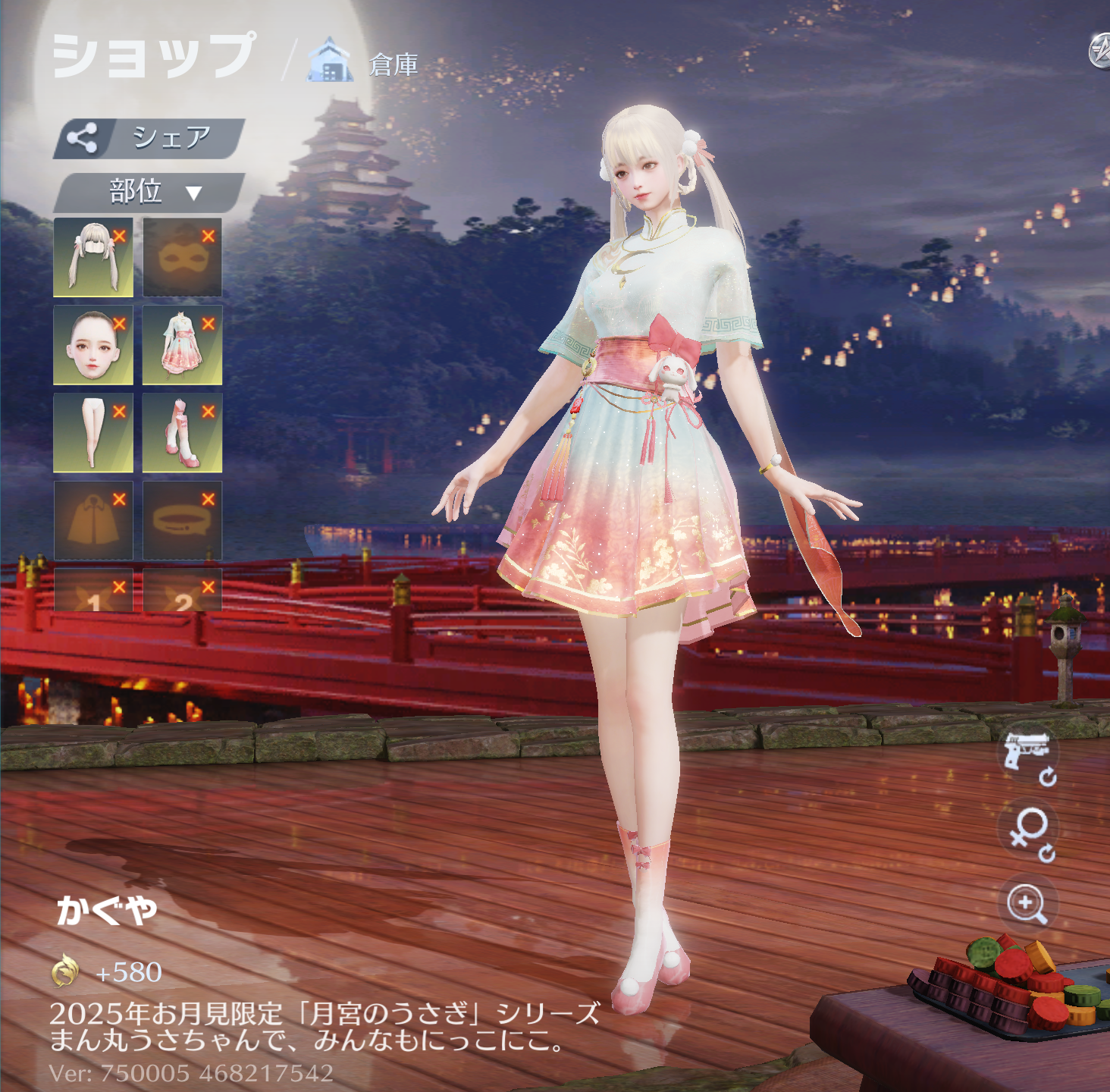Select the pink shoes slot
Image resolution: width=1110 pixels, height=1092 pixels.
[x=182, y=434]
